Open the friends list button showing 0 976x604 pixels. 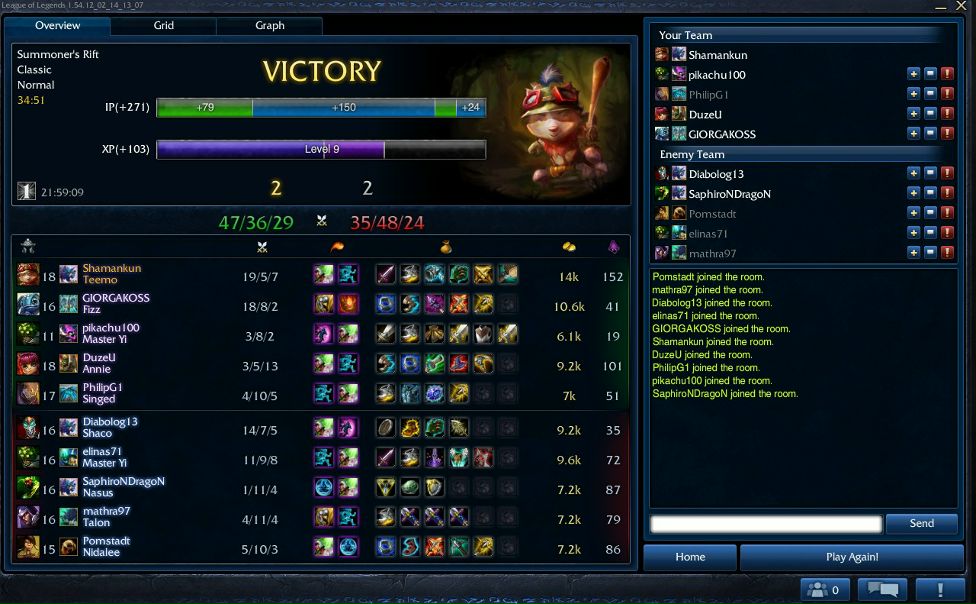point(825,589)
